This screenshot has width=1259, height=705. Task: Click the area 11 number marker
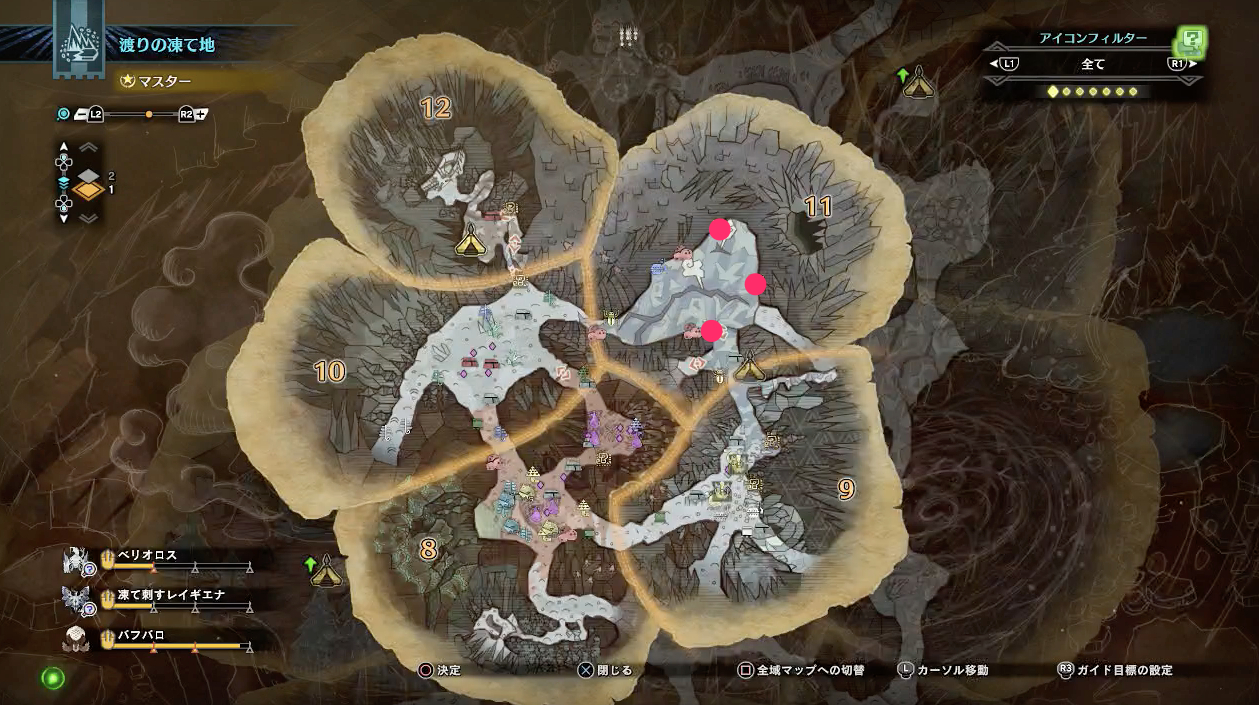[818, 207]
